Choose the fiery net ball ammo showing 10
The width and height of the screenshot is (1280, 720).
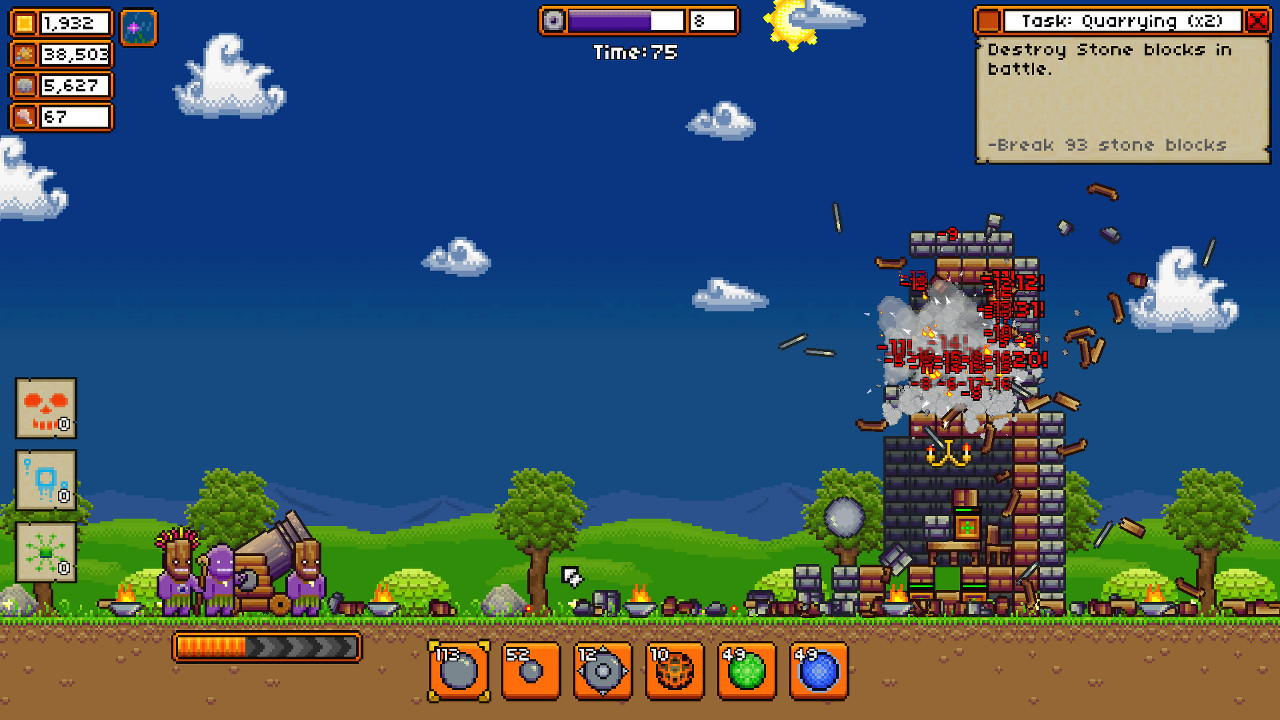pyautogui.click(x=674, y=671)
